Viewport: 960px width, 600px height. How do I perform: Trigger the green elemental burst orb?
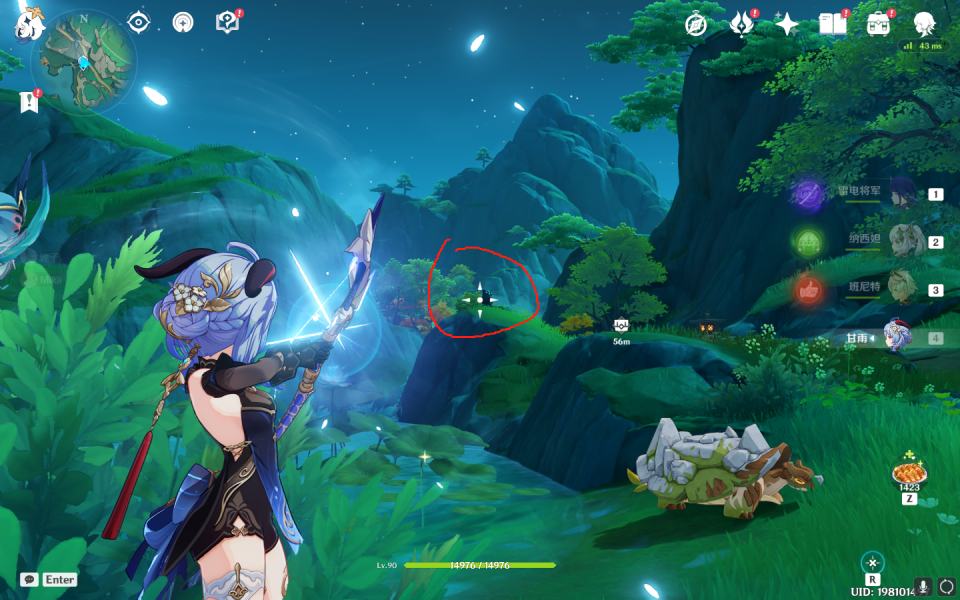pyautogui.click(x=808, y=242)
